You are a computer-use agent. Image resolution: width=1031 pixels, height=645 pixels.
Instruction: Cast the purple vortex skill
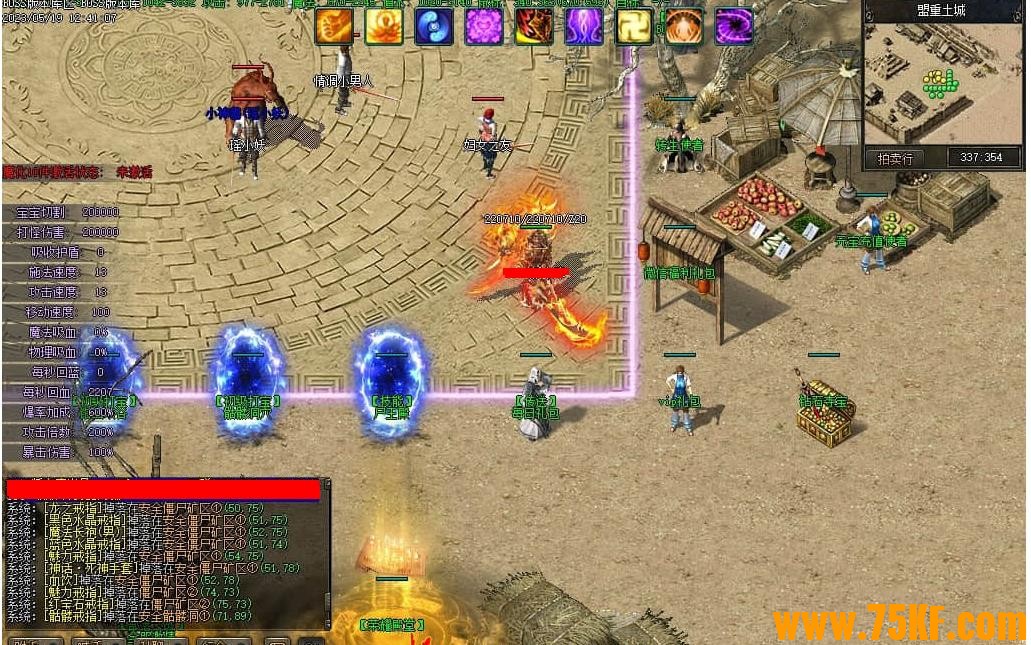[734, 27]
